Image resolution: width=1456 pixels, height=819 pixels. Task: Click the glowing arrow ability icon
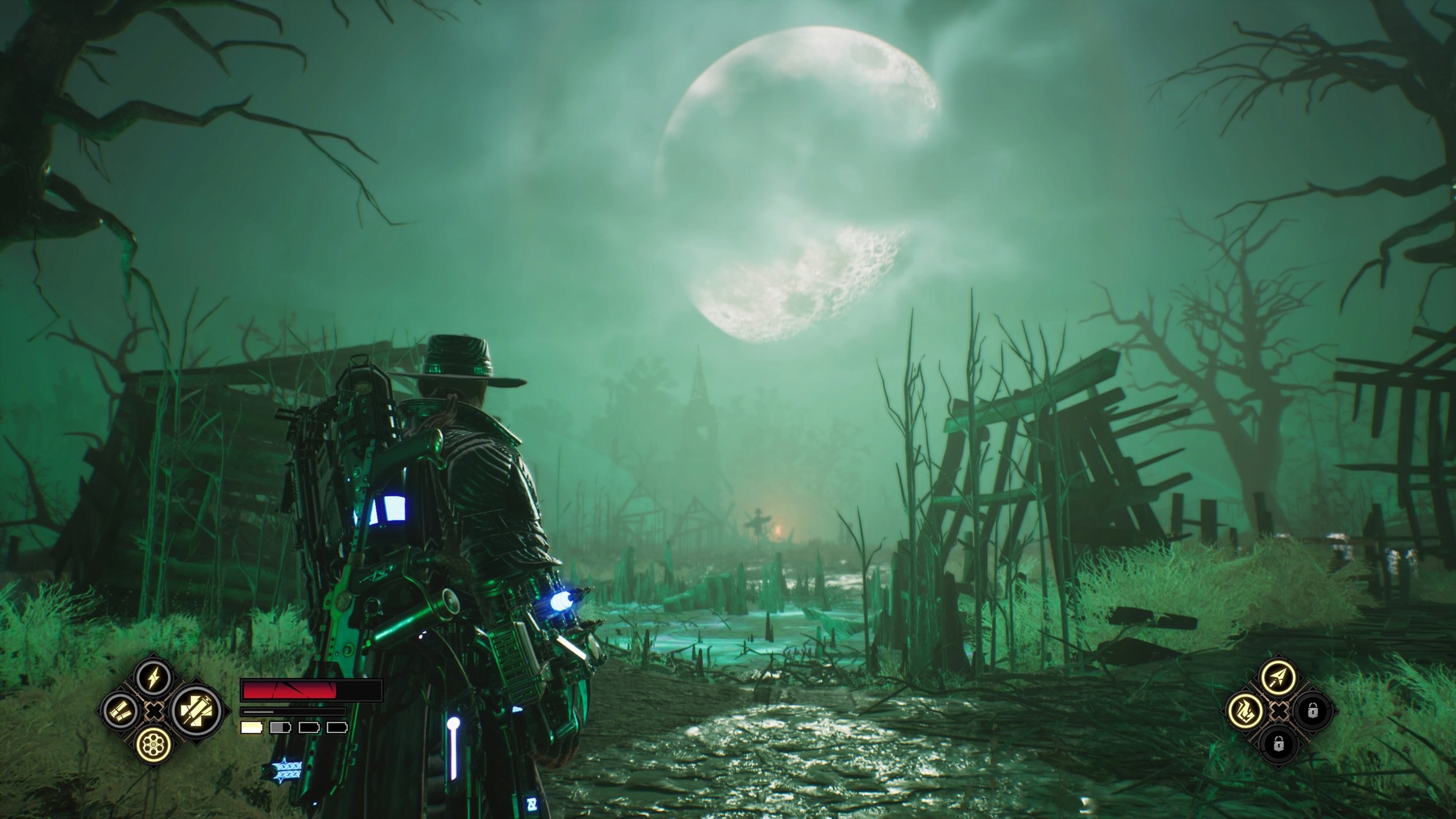1278,677
